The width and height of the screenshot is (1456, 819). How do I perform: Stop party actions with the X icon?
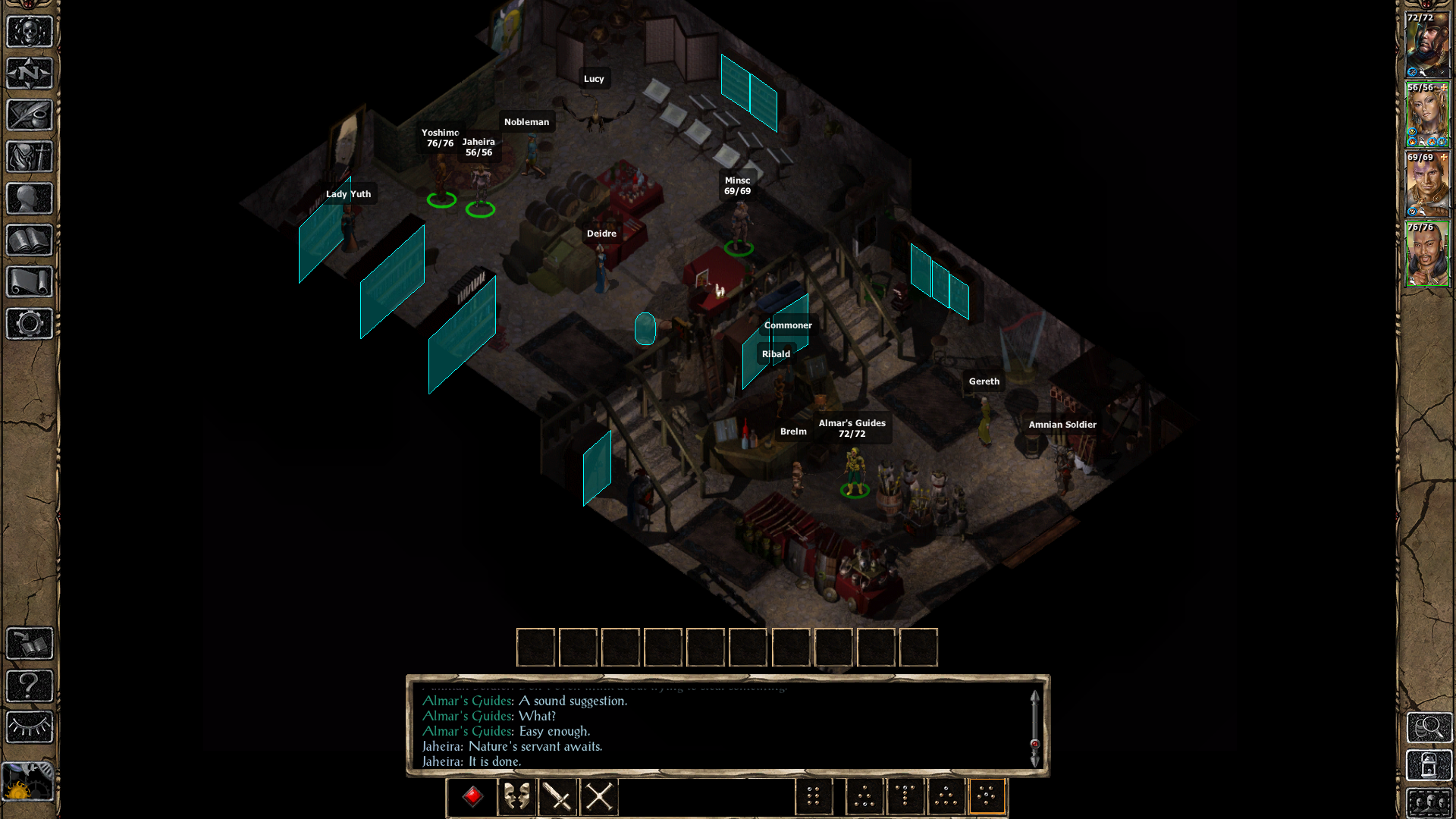click(599, 795)
